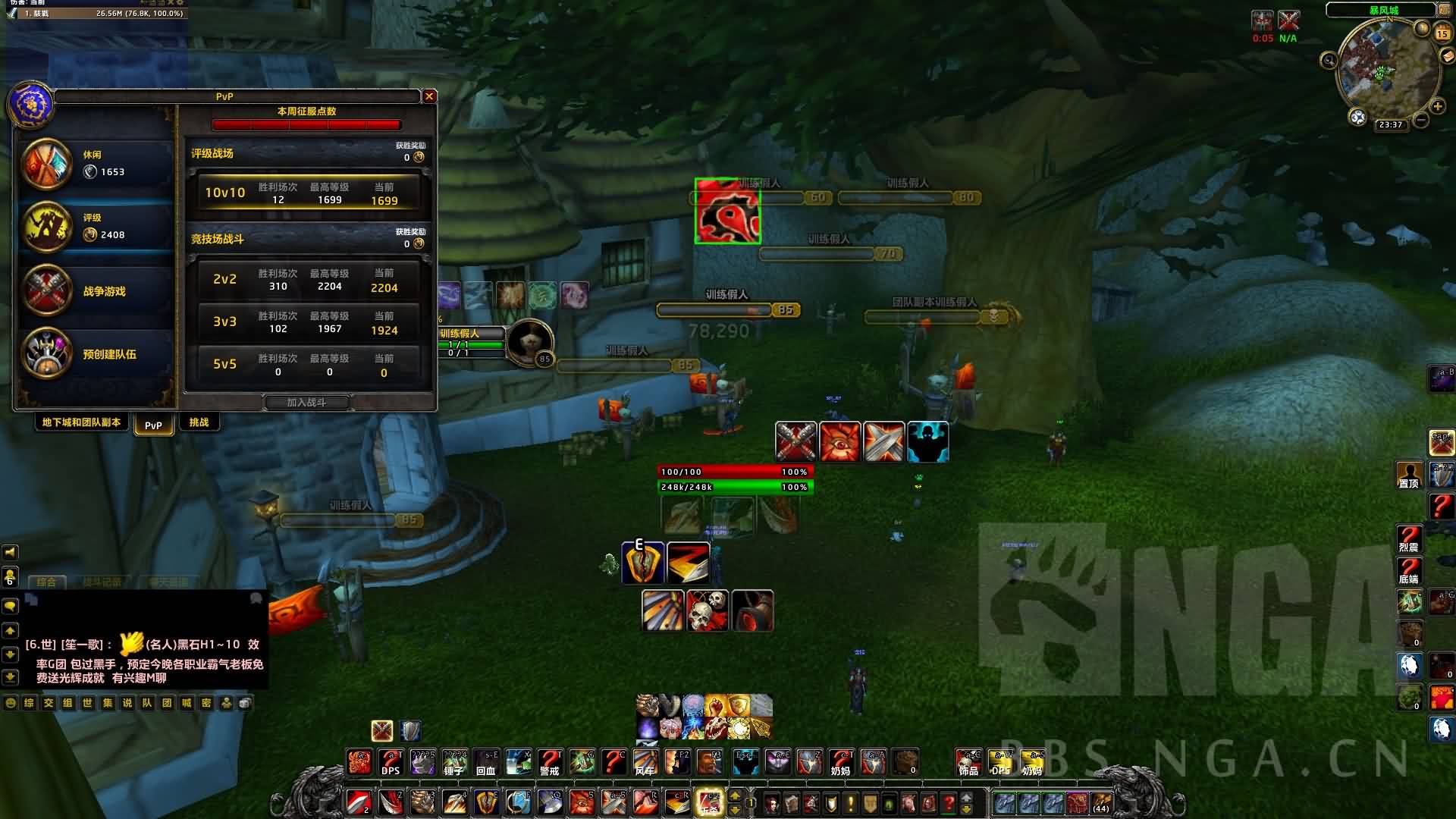The width and height of the screenshot is (1456, 819).
Task: Open the 战争游戏 war games category
Action: [96, 291]
